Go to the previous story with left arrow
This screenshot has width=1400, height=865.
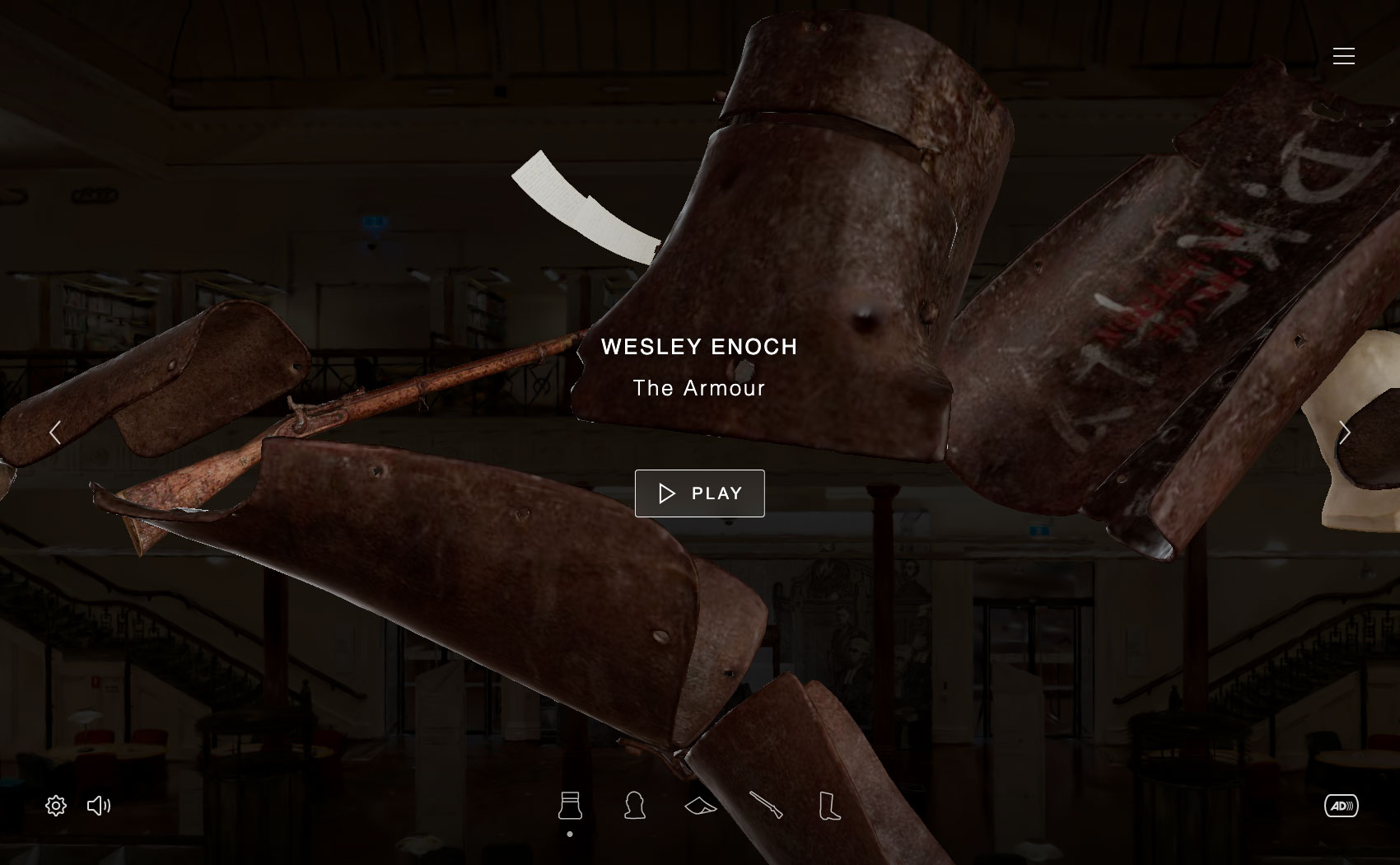(x=55, y=432)
